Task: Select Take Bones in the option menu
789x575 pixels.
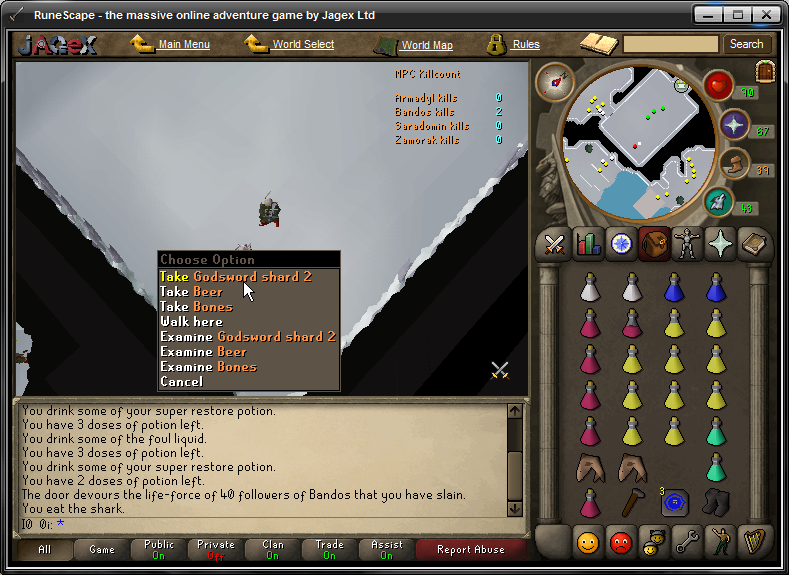Action: click(196, 307)
